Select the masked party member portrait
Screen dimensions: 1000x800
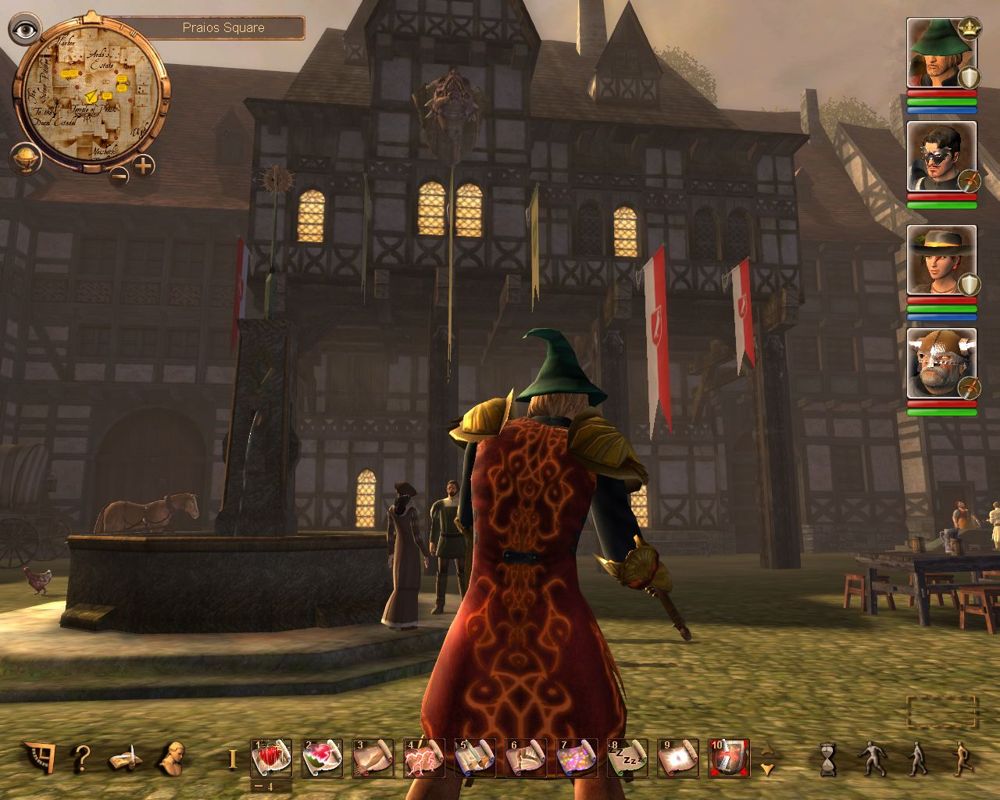pos(940,155)
